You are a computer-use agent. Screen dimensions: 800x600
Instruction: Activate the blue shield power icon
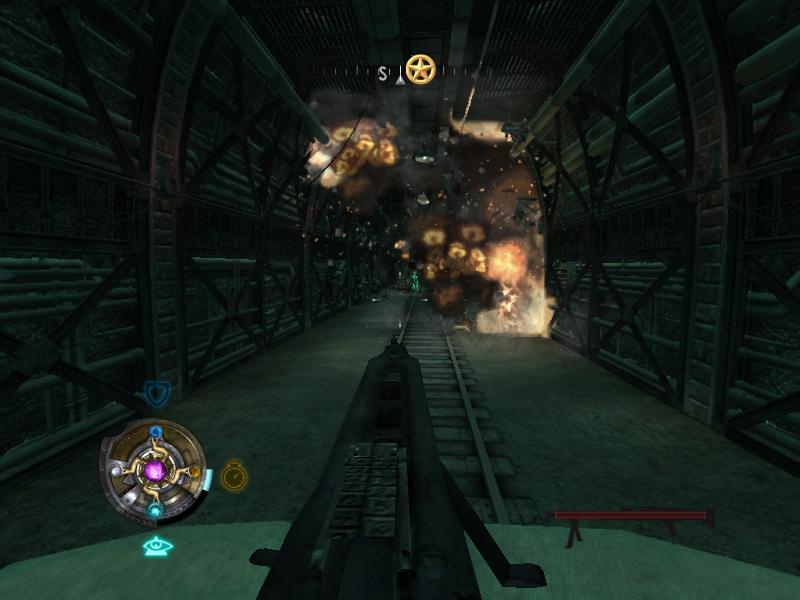point(155,392)
